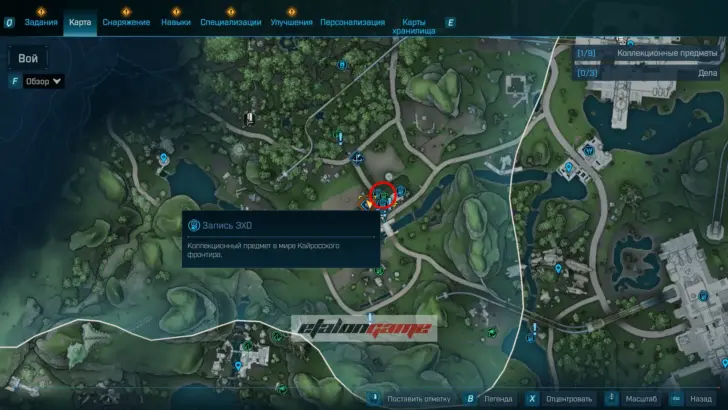Switch to the Улучшения tab
The height and width of the screenshot is (410, 728).
point(291,22)
